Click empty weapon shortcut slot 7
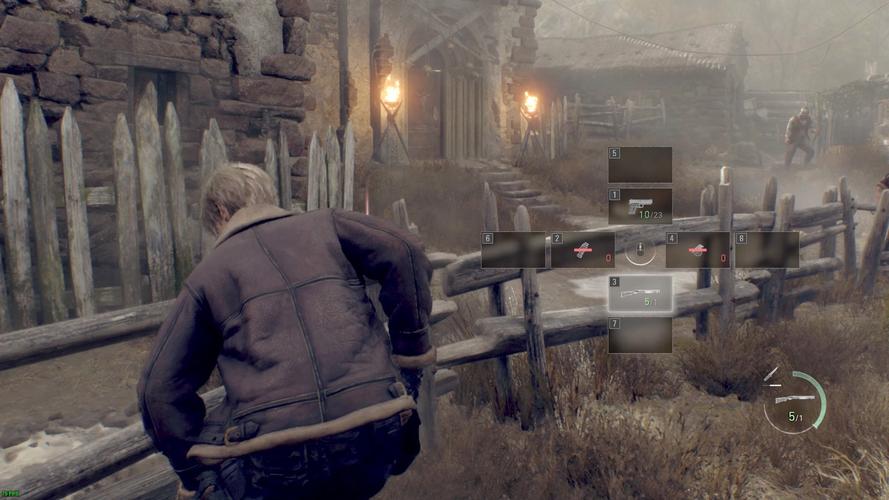Screen dimensions: 889x500 (640, 335)
